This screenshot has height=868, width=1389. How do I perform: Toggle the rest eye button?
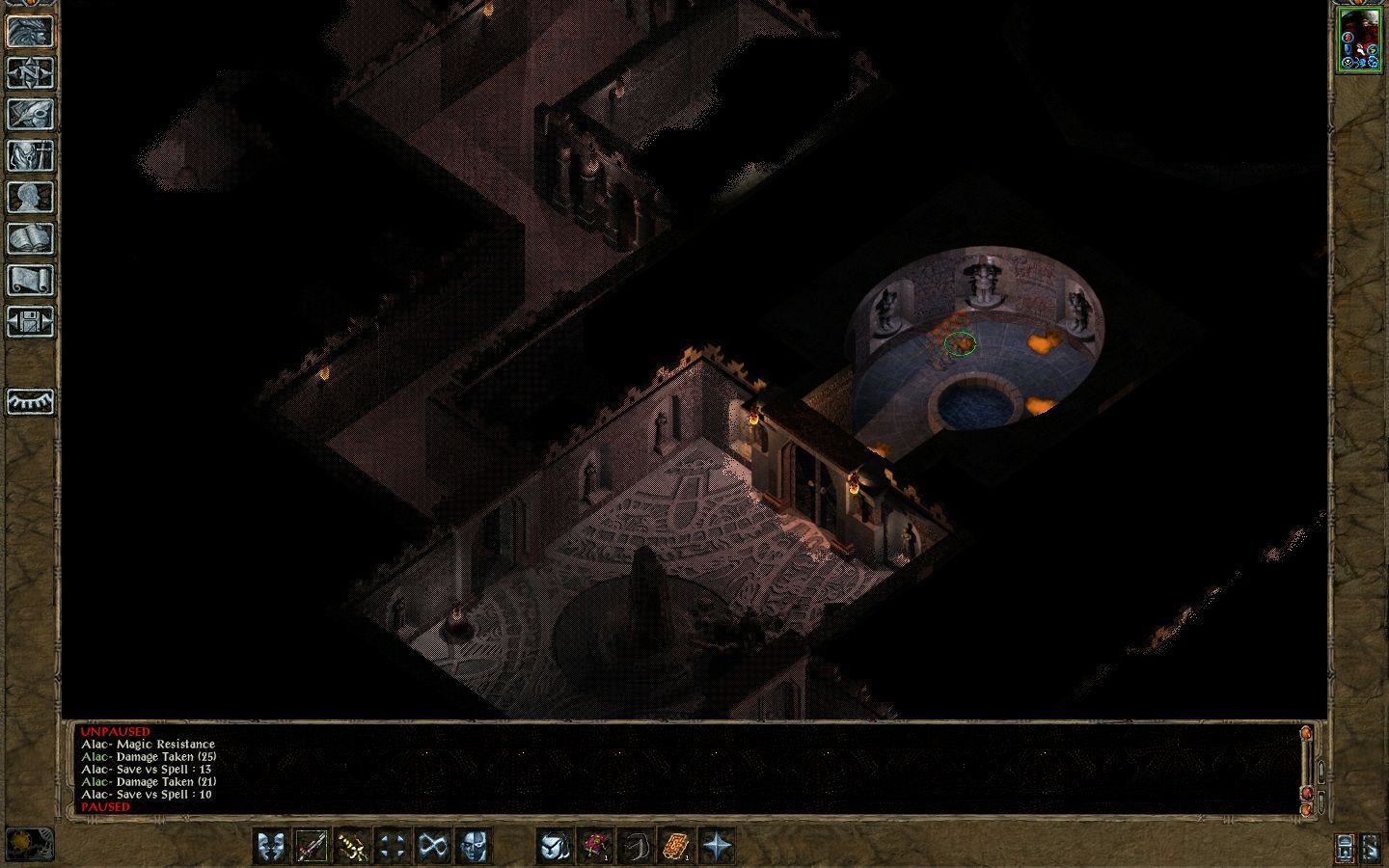point(30,401)
